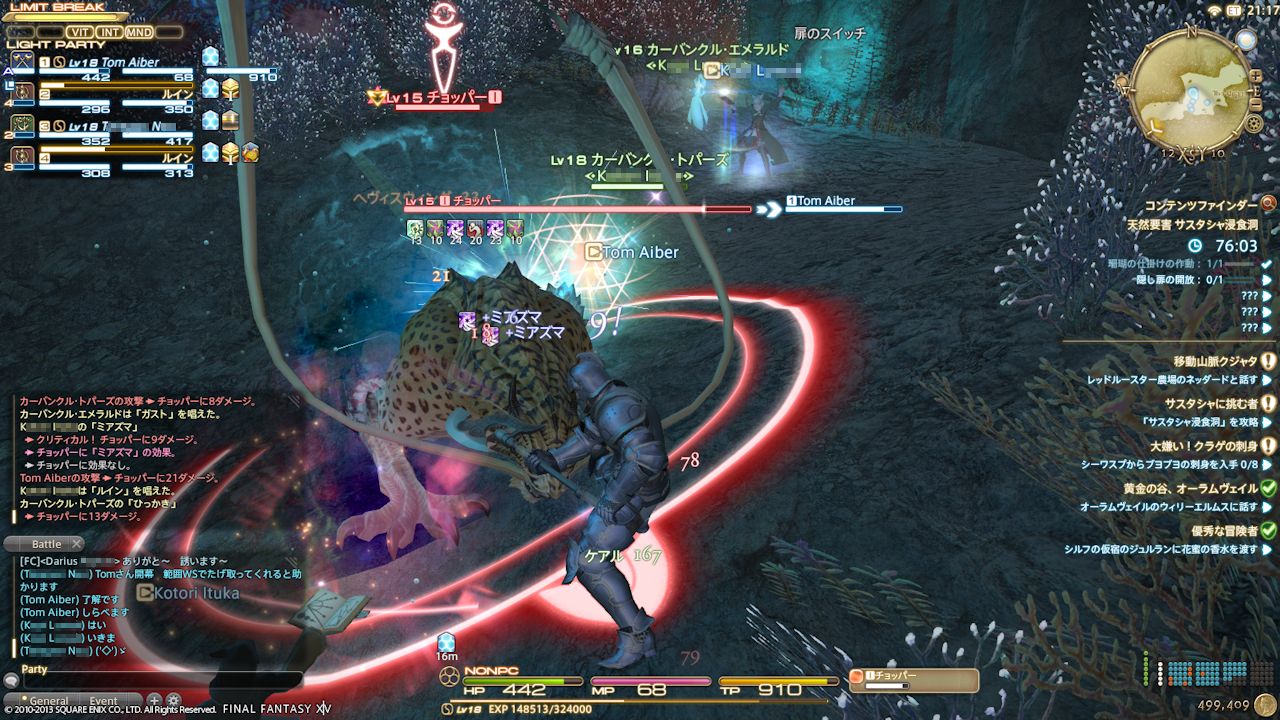This screenshot has width=1280, height=720.
Task: Open chat log settings gear
Action: pyautogui.click(x=174, y=700)
